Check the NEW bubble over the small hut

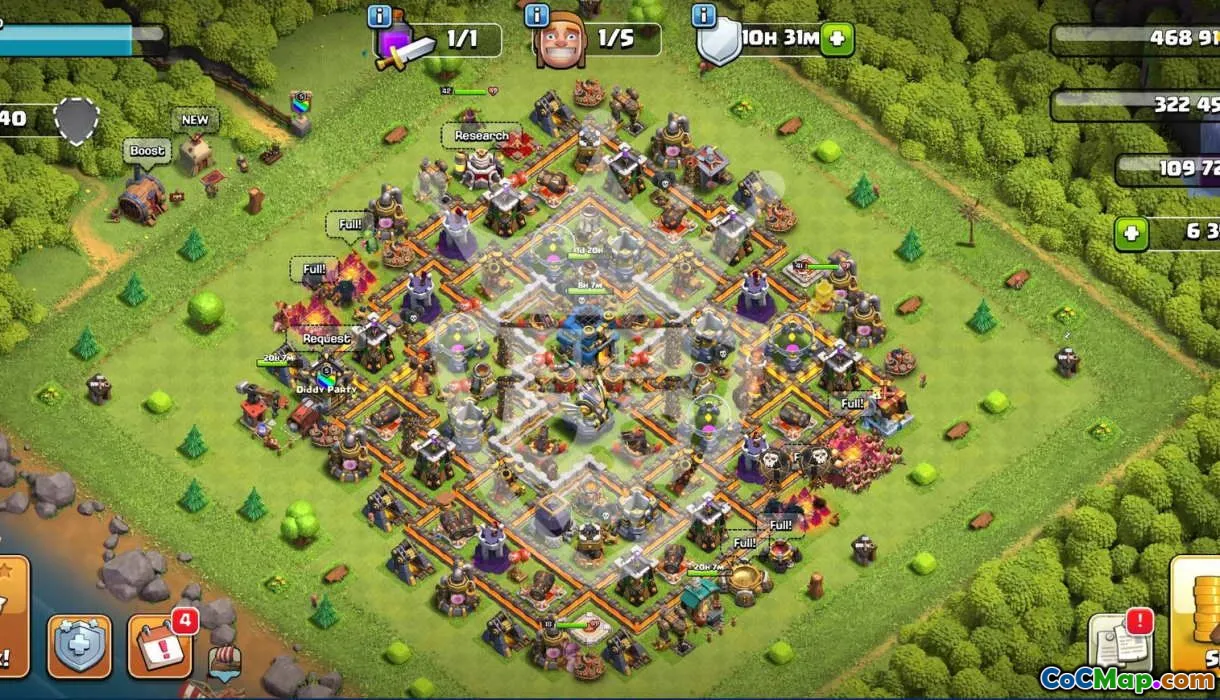pos(195,120)
